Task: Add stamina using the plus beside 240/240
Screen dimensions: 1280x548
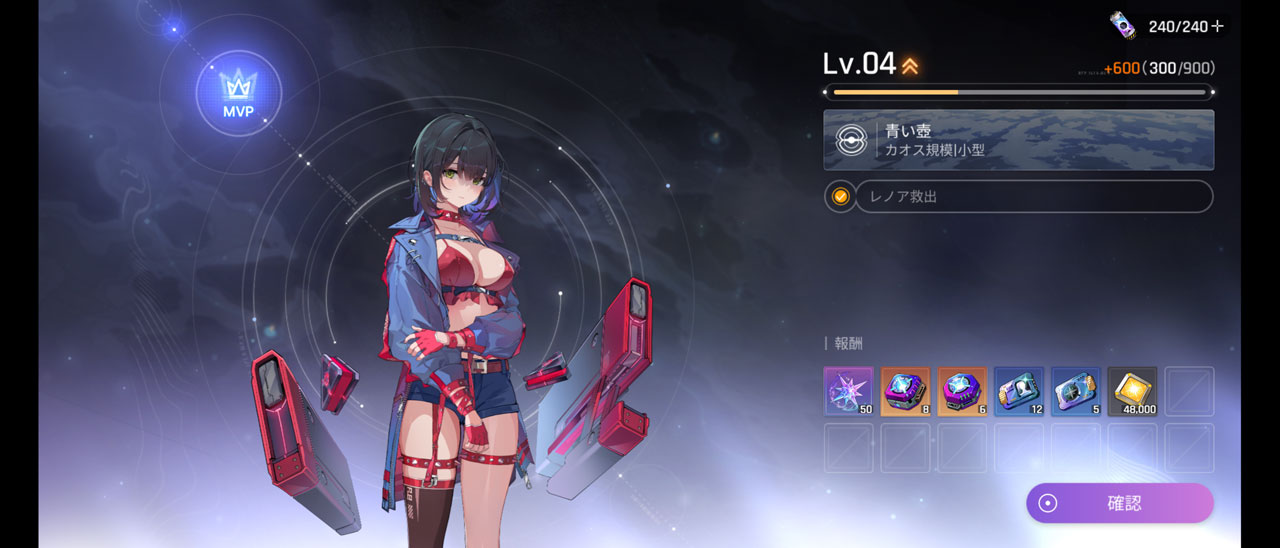Action: [1217, 27]
